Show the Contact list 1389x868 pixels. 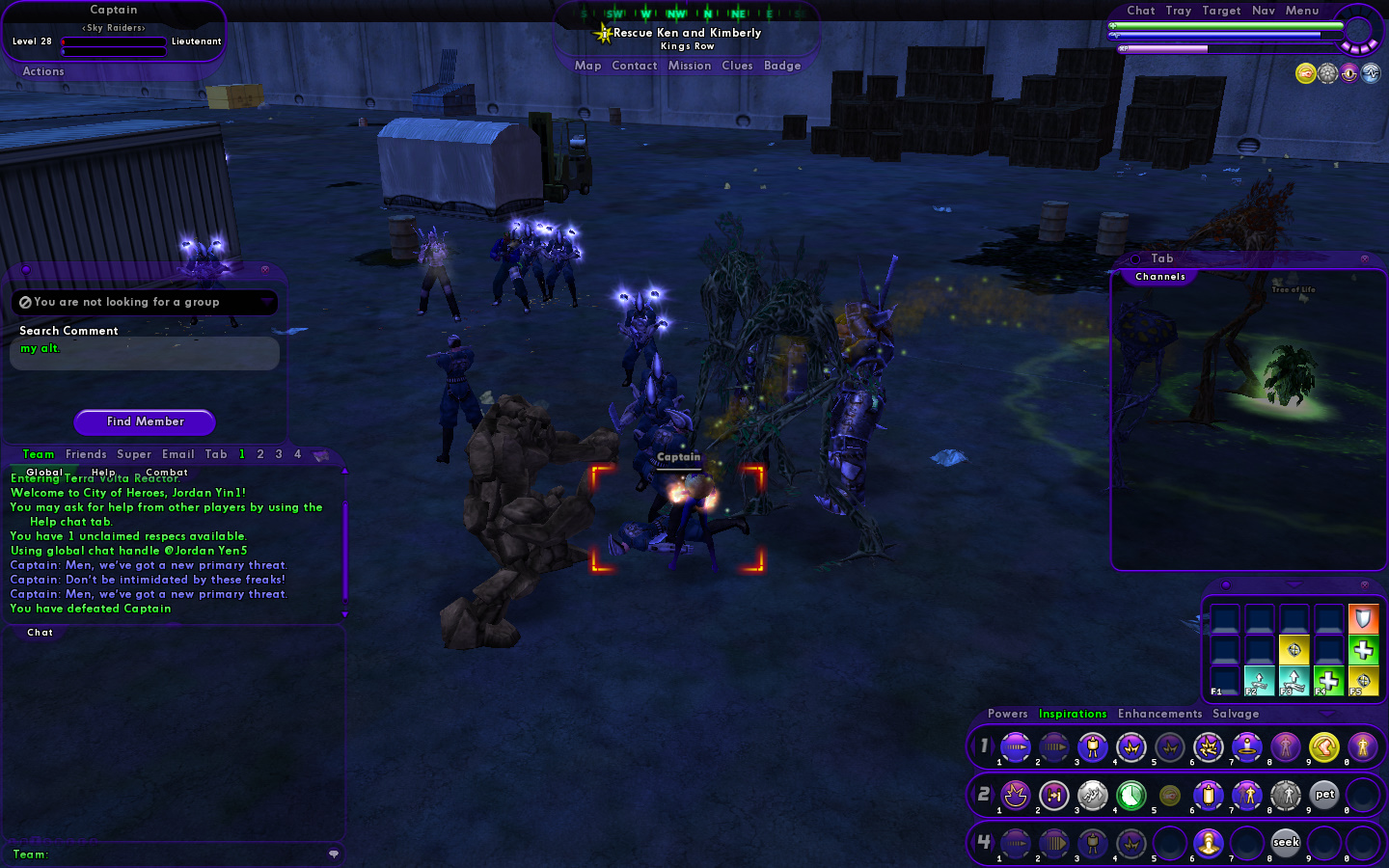[634, 66]
